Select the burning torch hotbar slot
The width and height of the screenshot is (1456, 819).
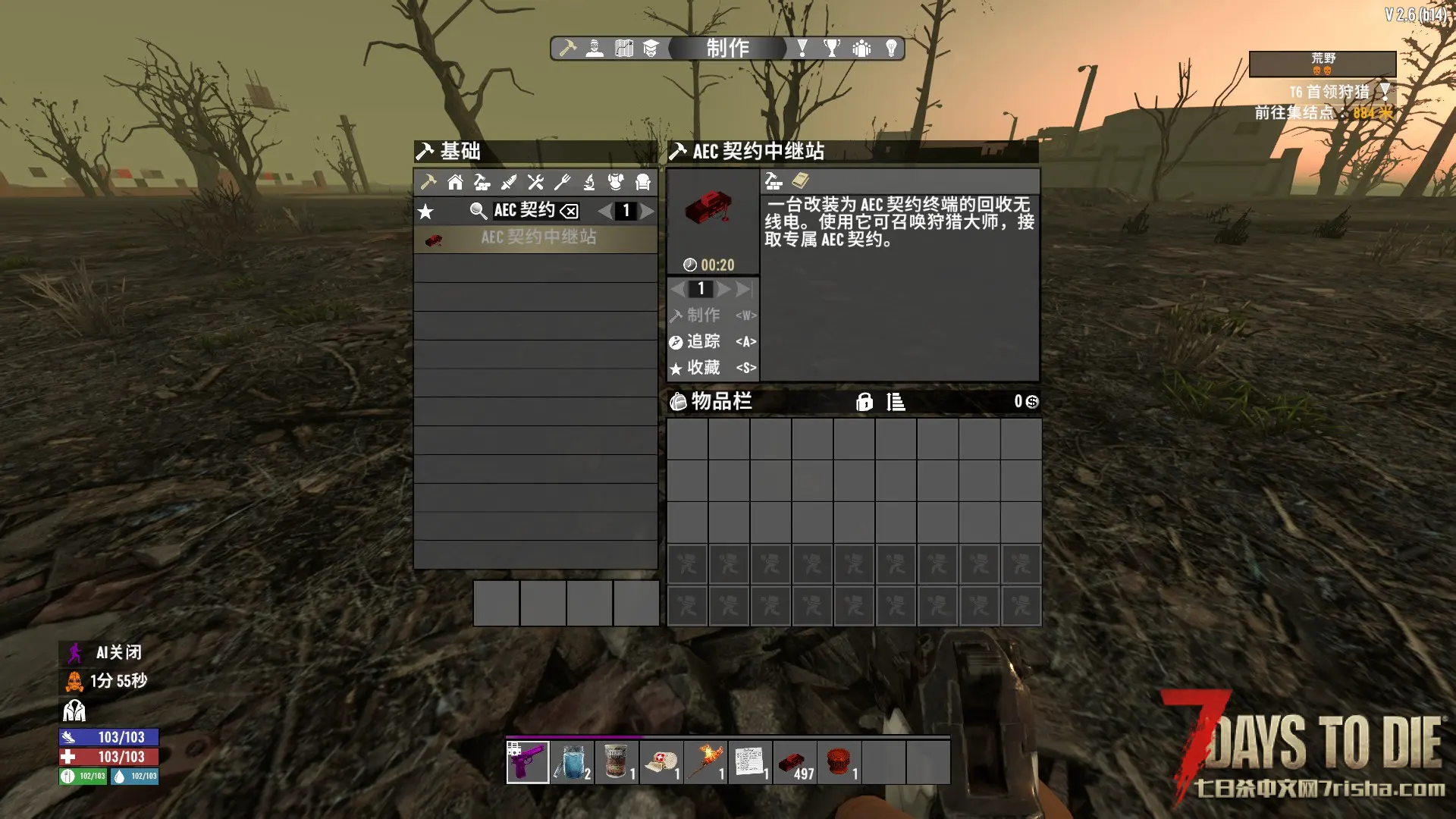pyautogui.click(x=705, y=762)
